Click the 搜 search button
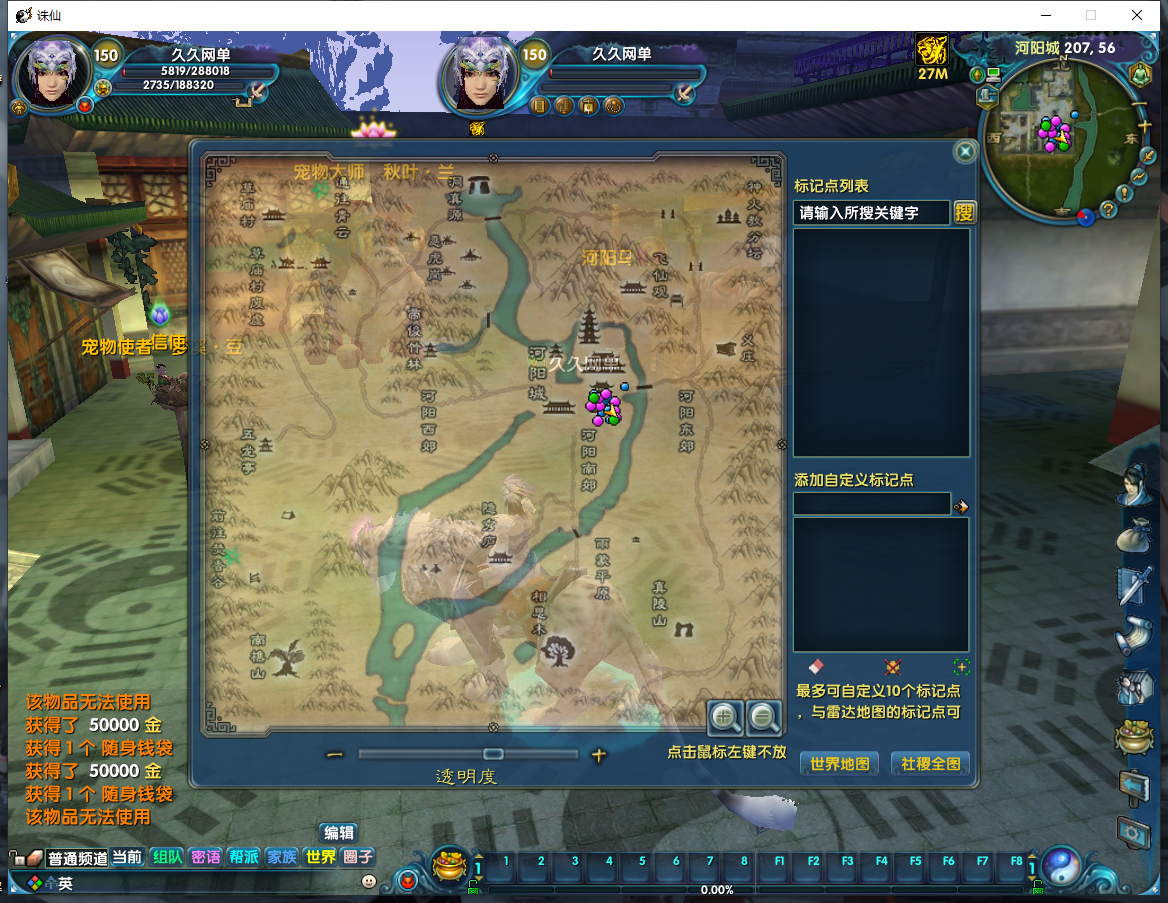 tap(964, 212)
